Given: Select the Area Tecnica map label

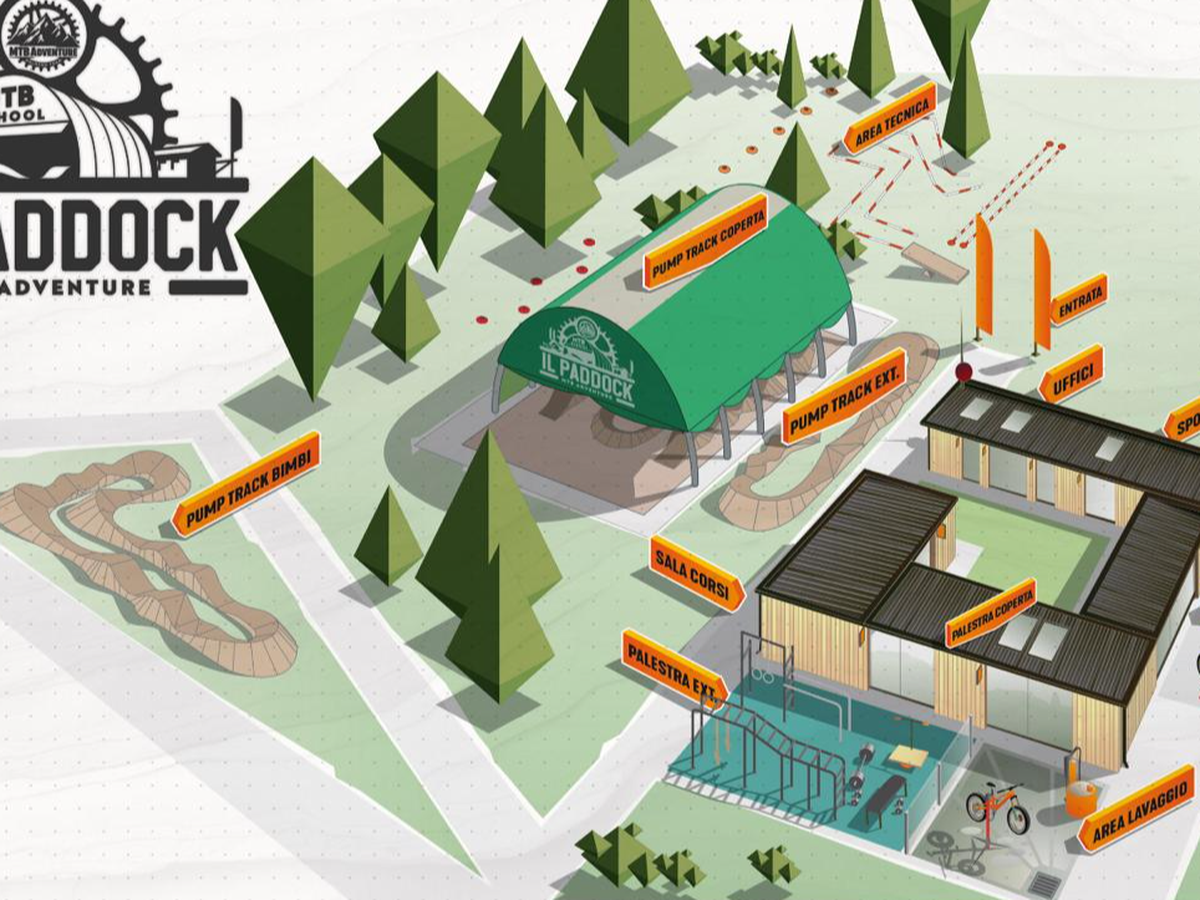Looking at the screenshot, I should 888,118.
